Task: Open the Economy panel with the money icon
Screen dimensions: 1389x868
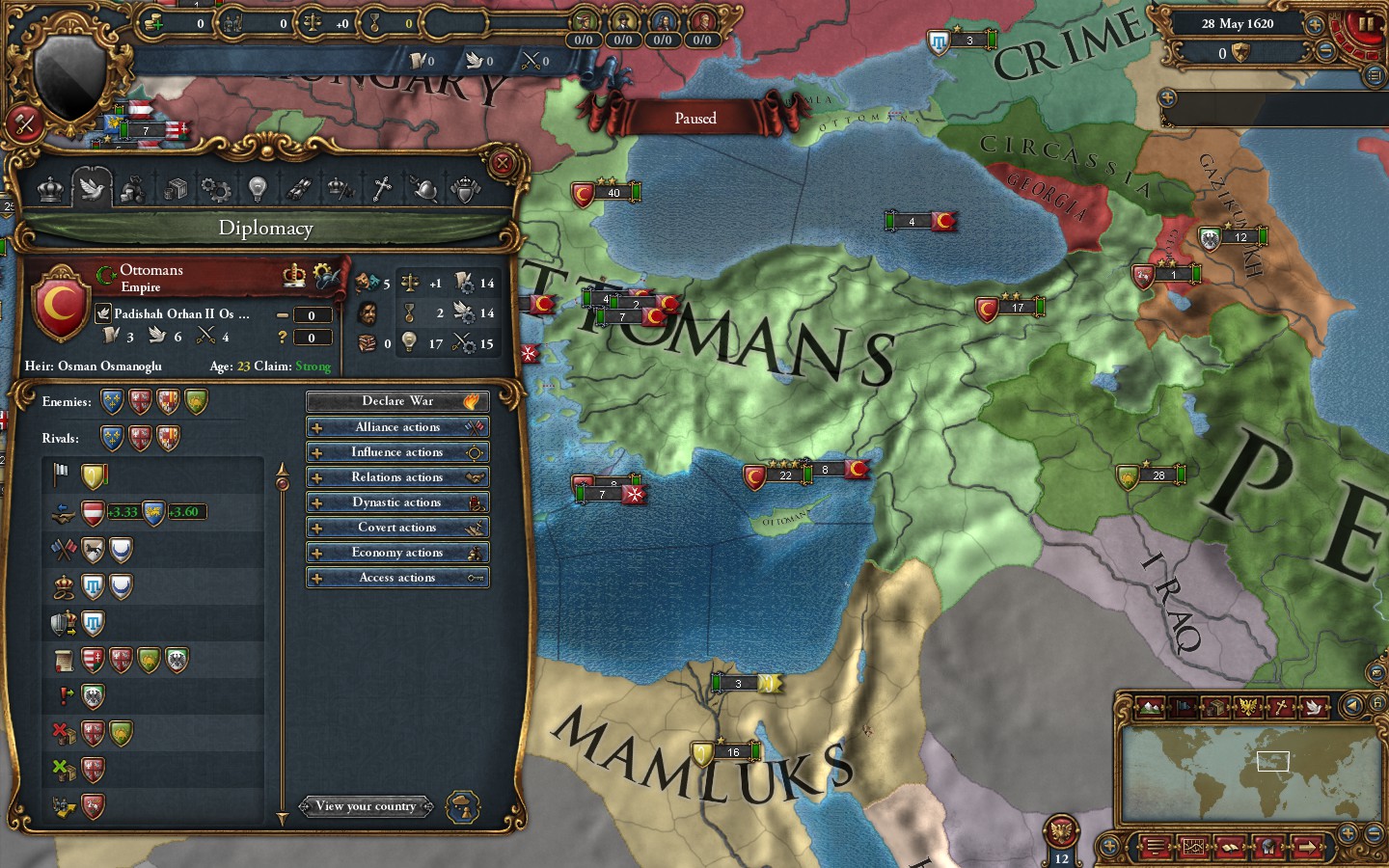Action: coord(132,188)
